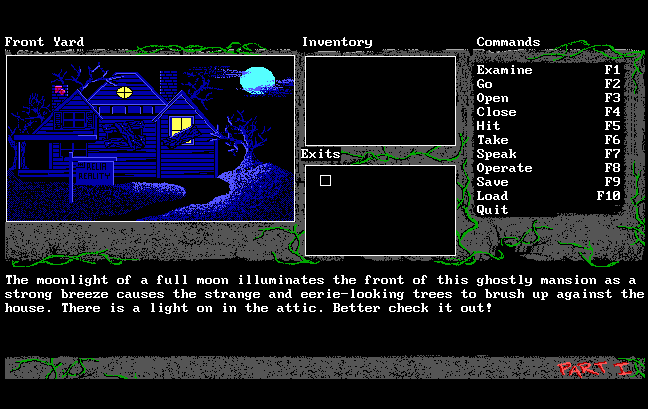Choose the Speak command
The image size is (648, 409).
(x=496, y=155)
